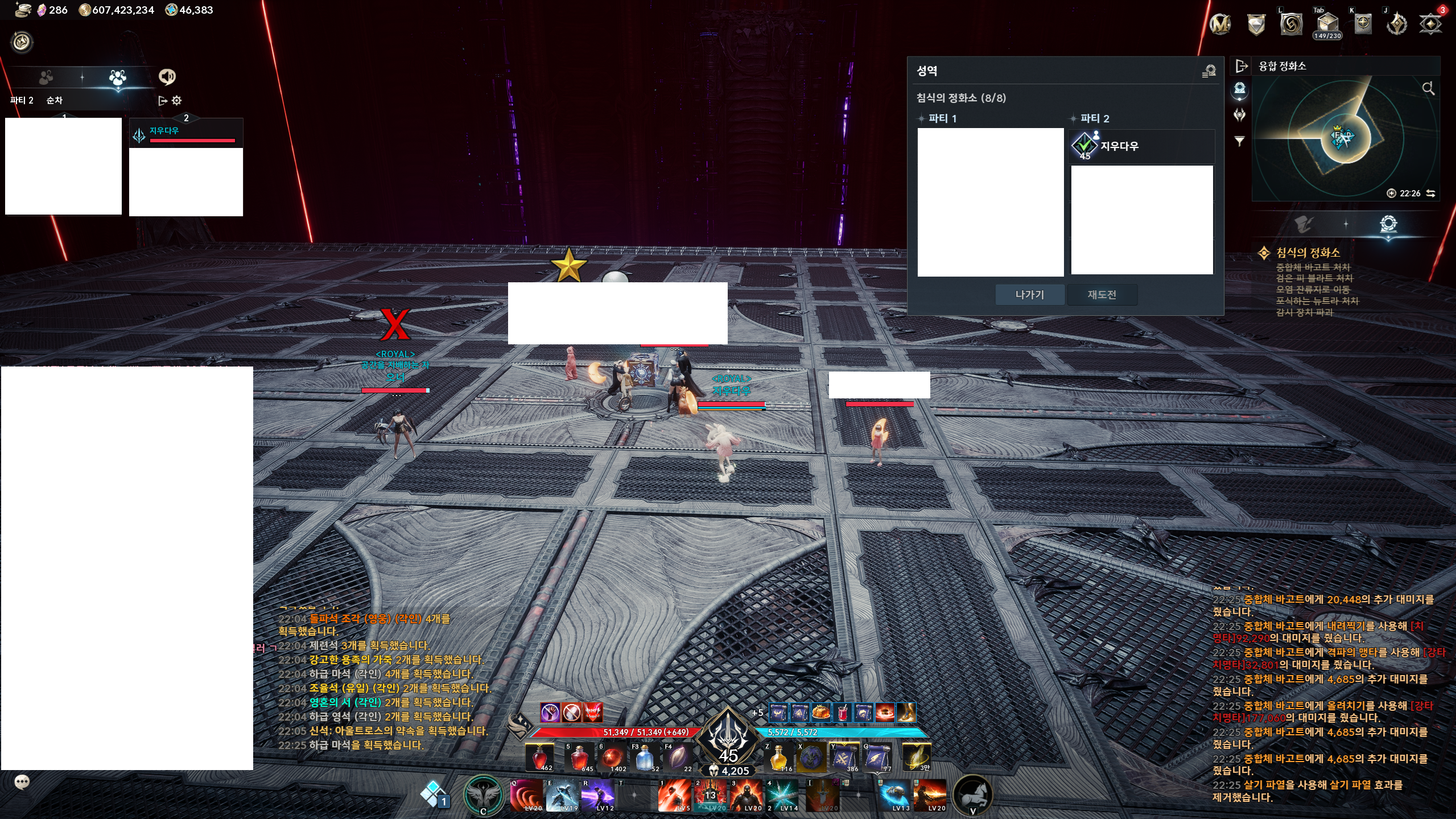Click the magnifier on the minimap
Screen dimensions: 1456x819
click(x=1428, y=88)
